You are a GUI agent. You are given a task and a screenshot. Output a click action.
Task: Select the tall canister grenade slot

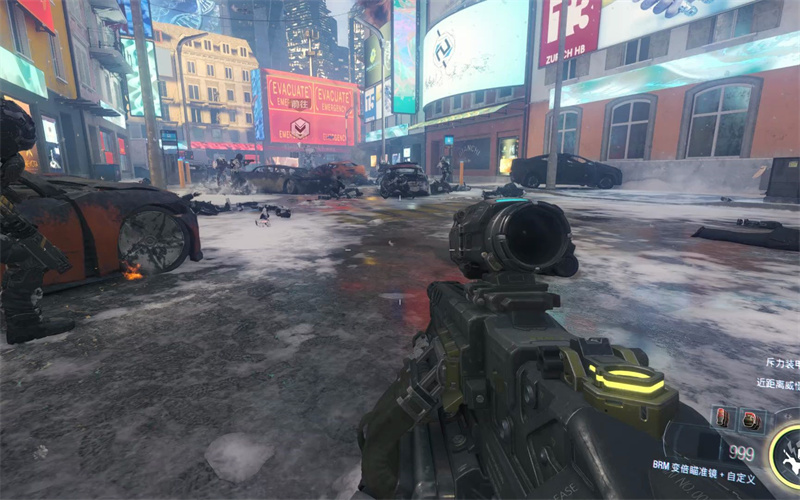point(725,418)
